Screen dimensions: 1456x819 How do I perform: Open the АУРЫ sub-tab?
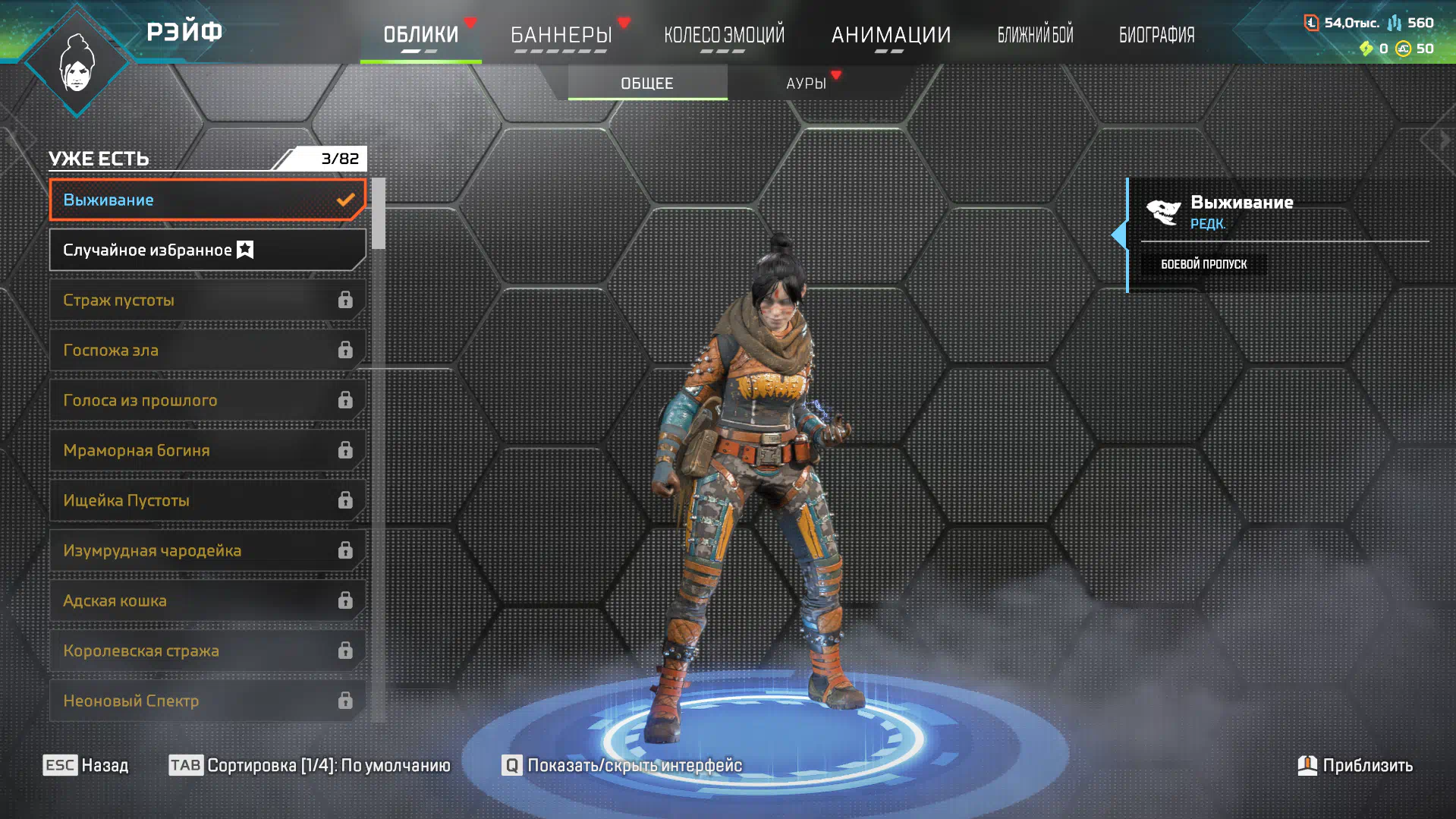tap(806, 83)
